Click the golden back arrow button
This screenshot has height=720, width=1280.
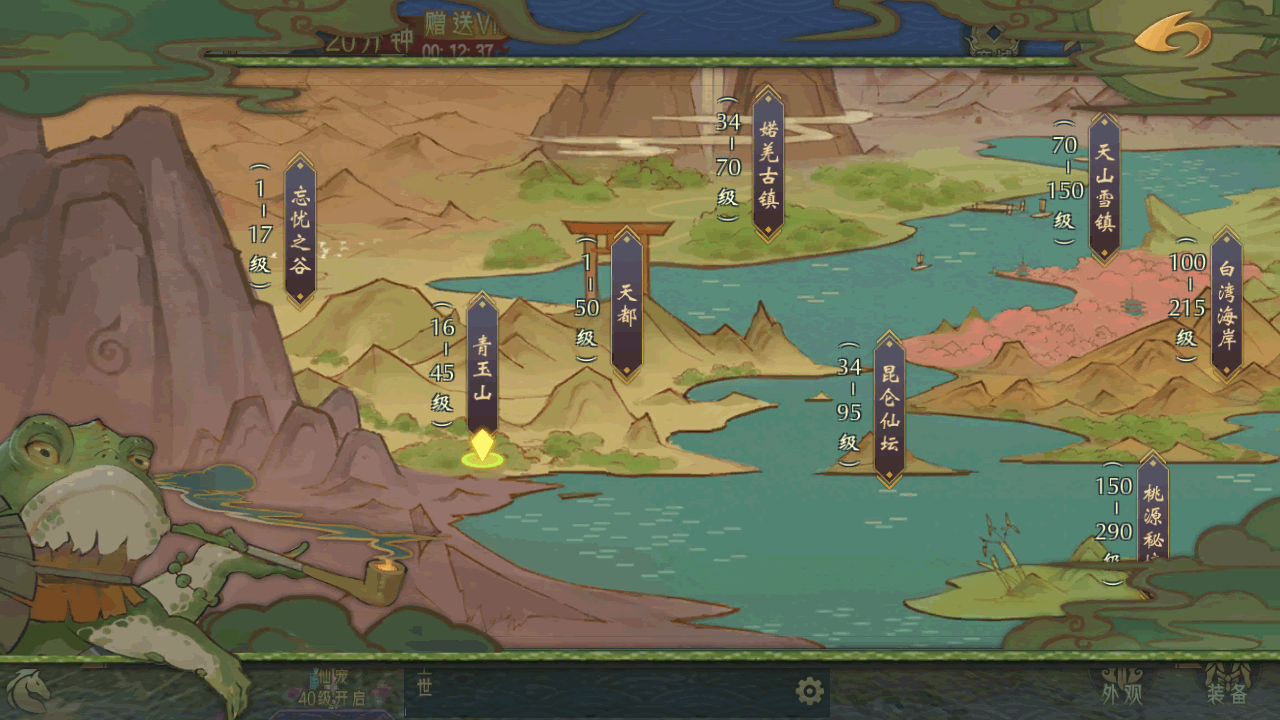1172,34
